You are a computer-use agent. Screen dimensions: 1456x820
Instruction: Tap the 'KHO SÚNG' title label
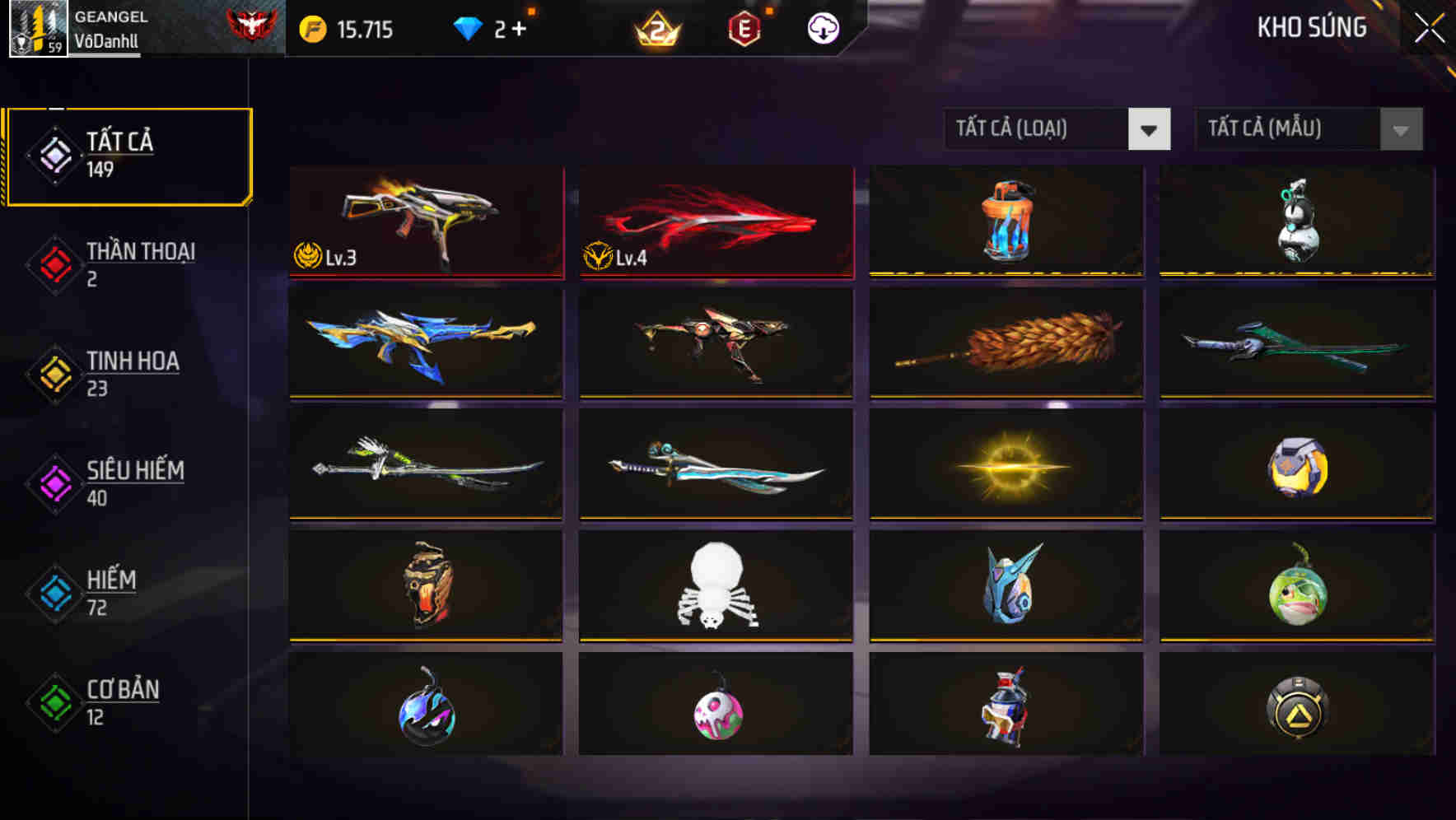click(x=1311, y=28)
